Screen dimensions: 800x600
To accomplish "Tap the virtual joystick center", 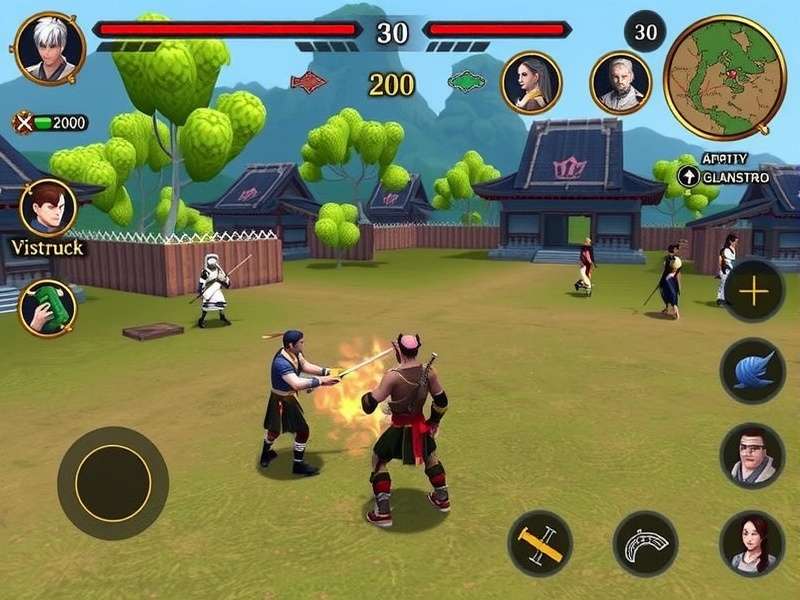I will (112, 483).
